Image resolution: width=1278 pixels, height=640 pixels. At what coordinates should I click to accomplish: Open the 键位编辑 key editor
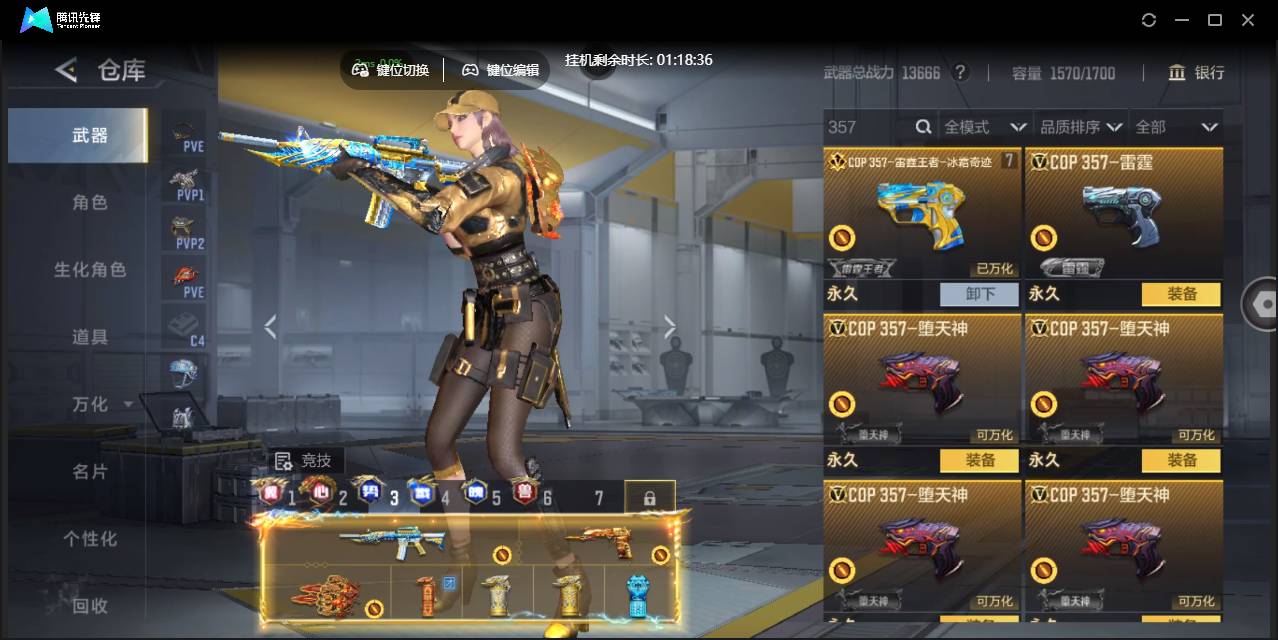[500, 70]
